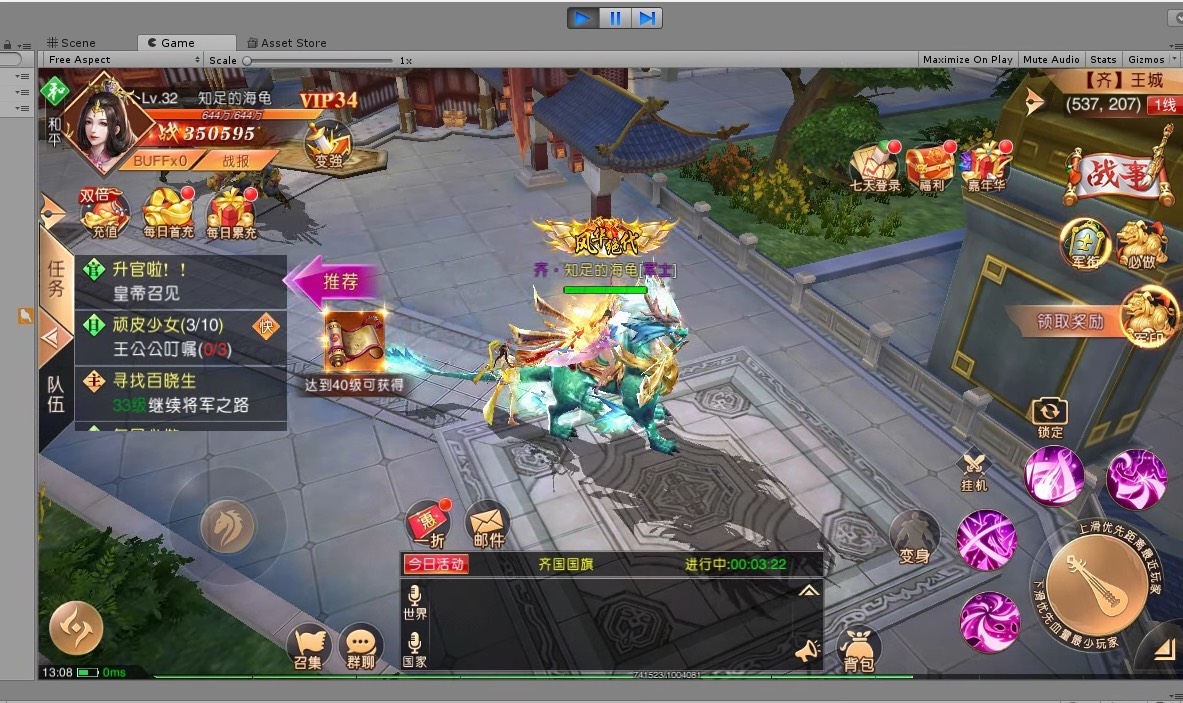Screen dimensions: 1183x703
Task: Open the 福利 treasure chest icon
Action: [x=932, y=166]
